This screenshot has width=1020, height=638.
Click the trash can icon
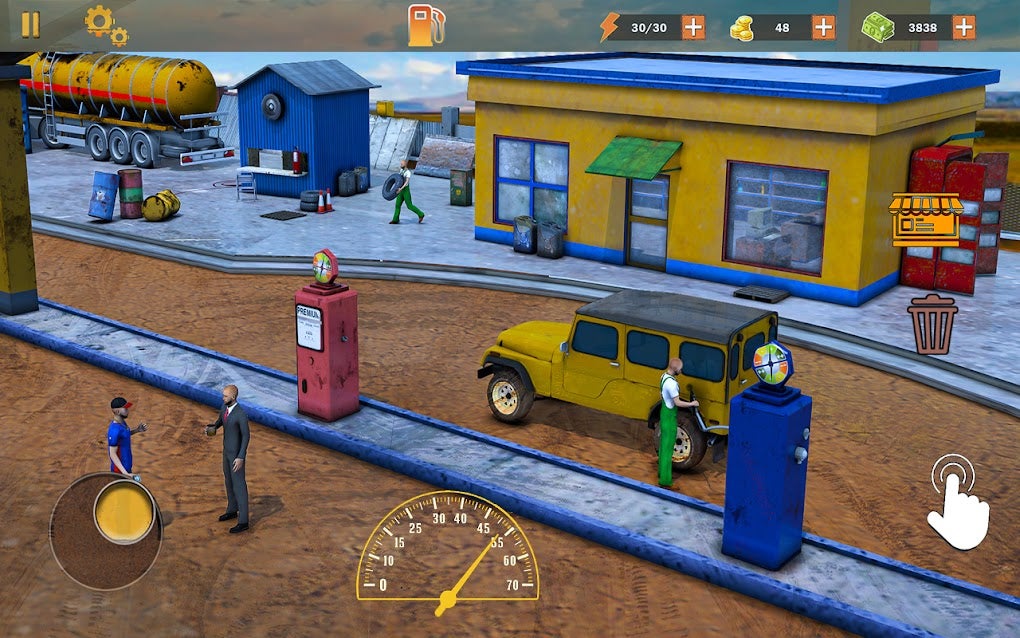coord(932,323)
